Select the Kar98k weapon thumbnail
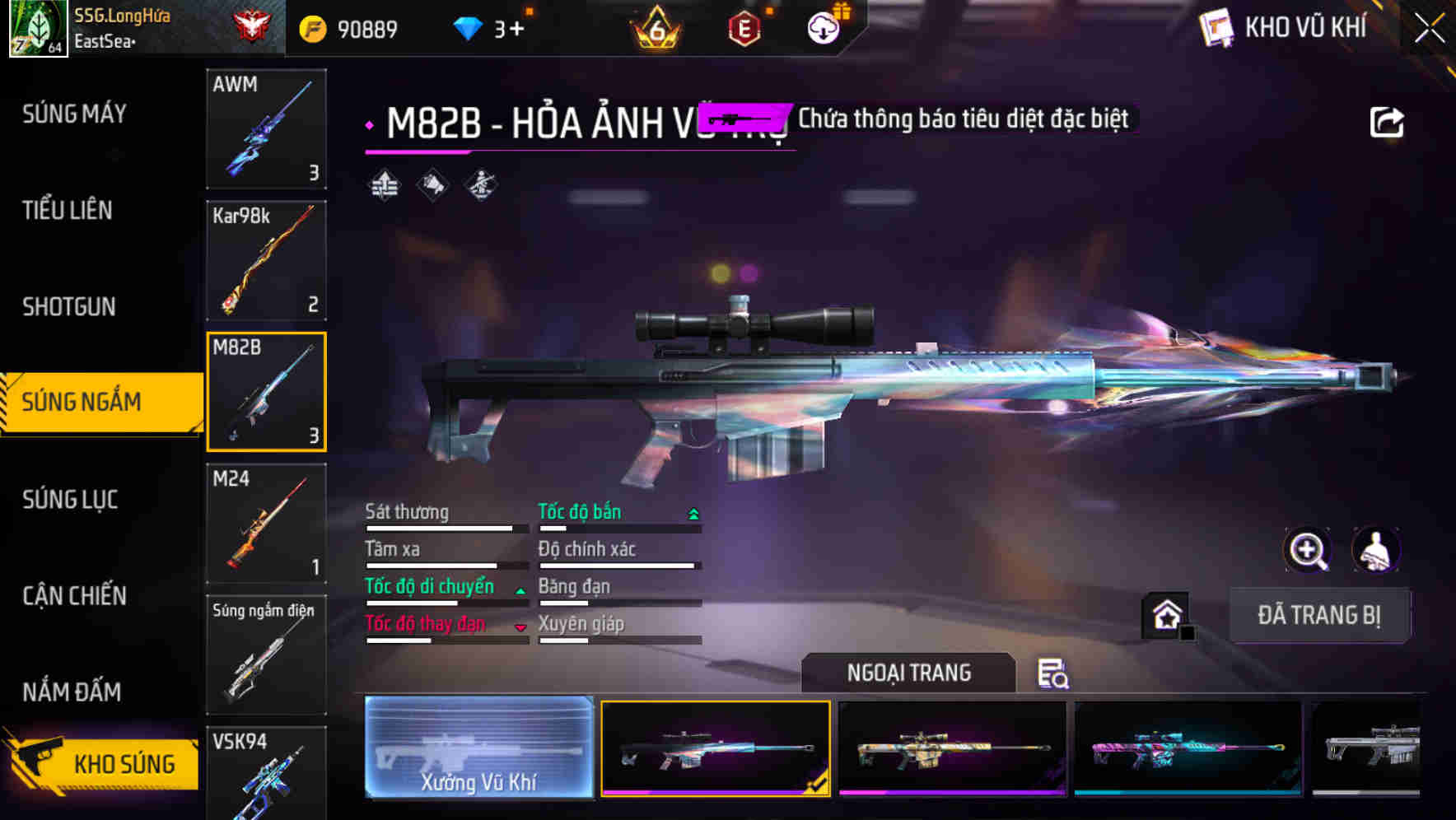Image resolution: width=1456 pixels, height=820 pixels. [266, 260]
